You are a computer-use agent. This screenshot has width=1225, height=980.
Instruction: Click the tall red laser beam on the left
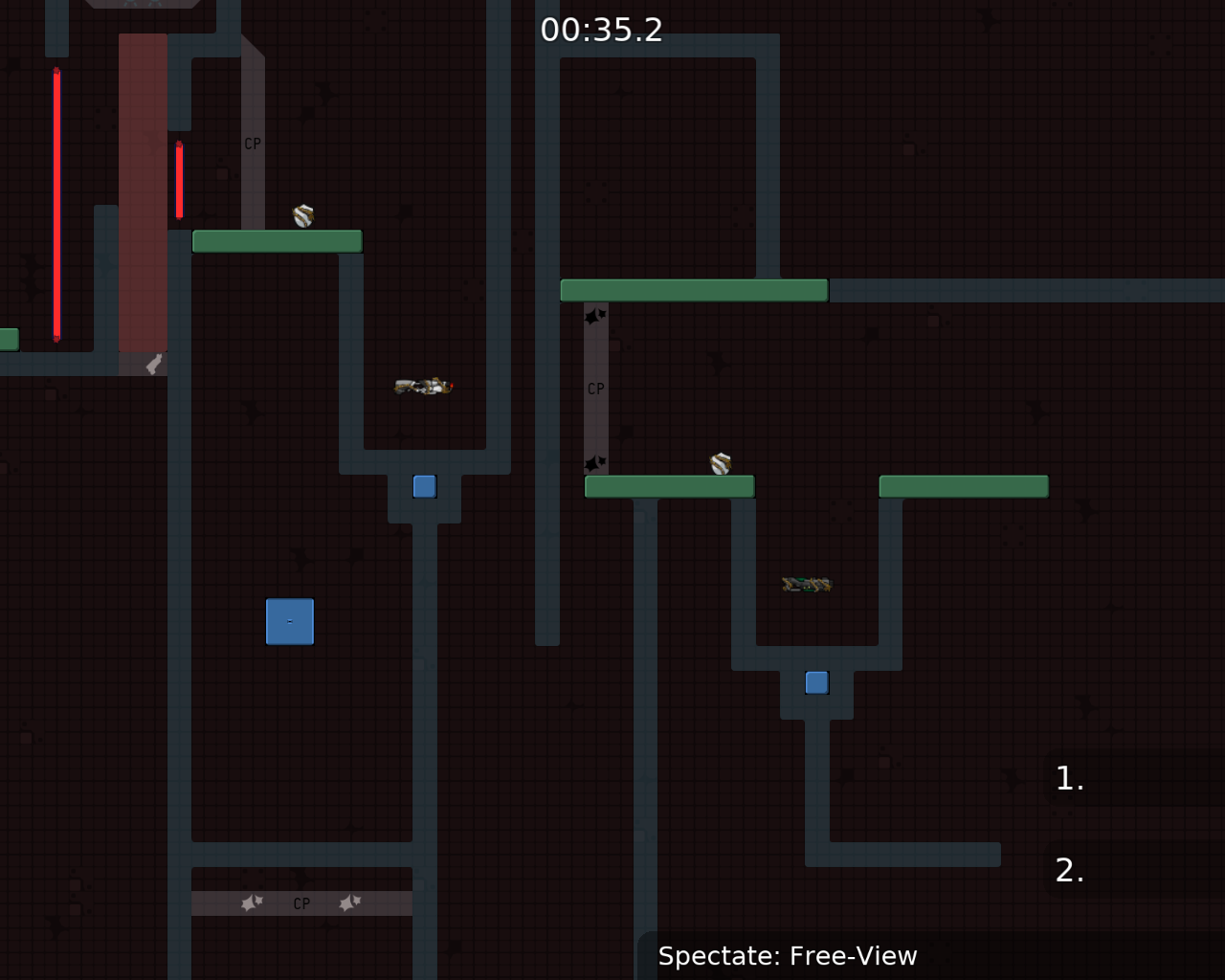pos(56,205)
